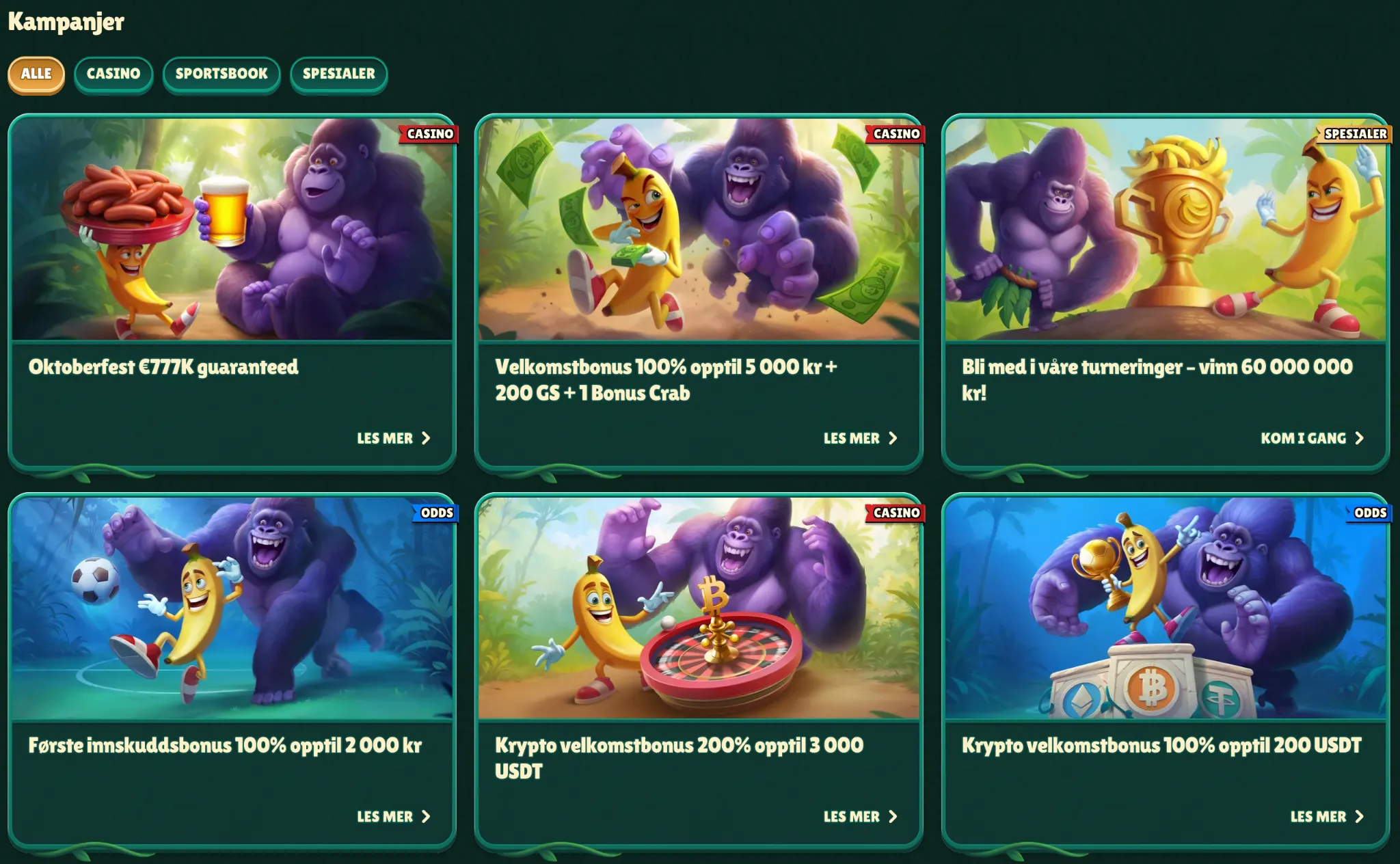Switch to the CASINO filter tab
1400x864 pixels.
coord(113,75)
